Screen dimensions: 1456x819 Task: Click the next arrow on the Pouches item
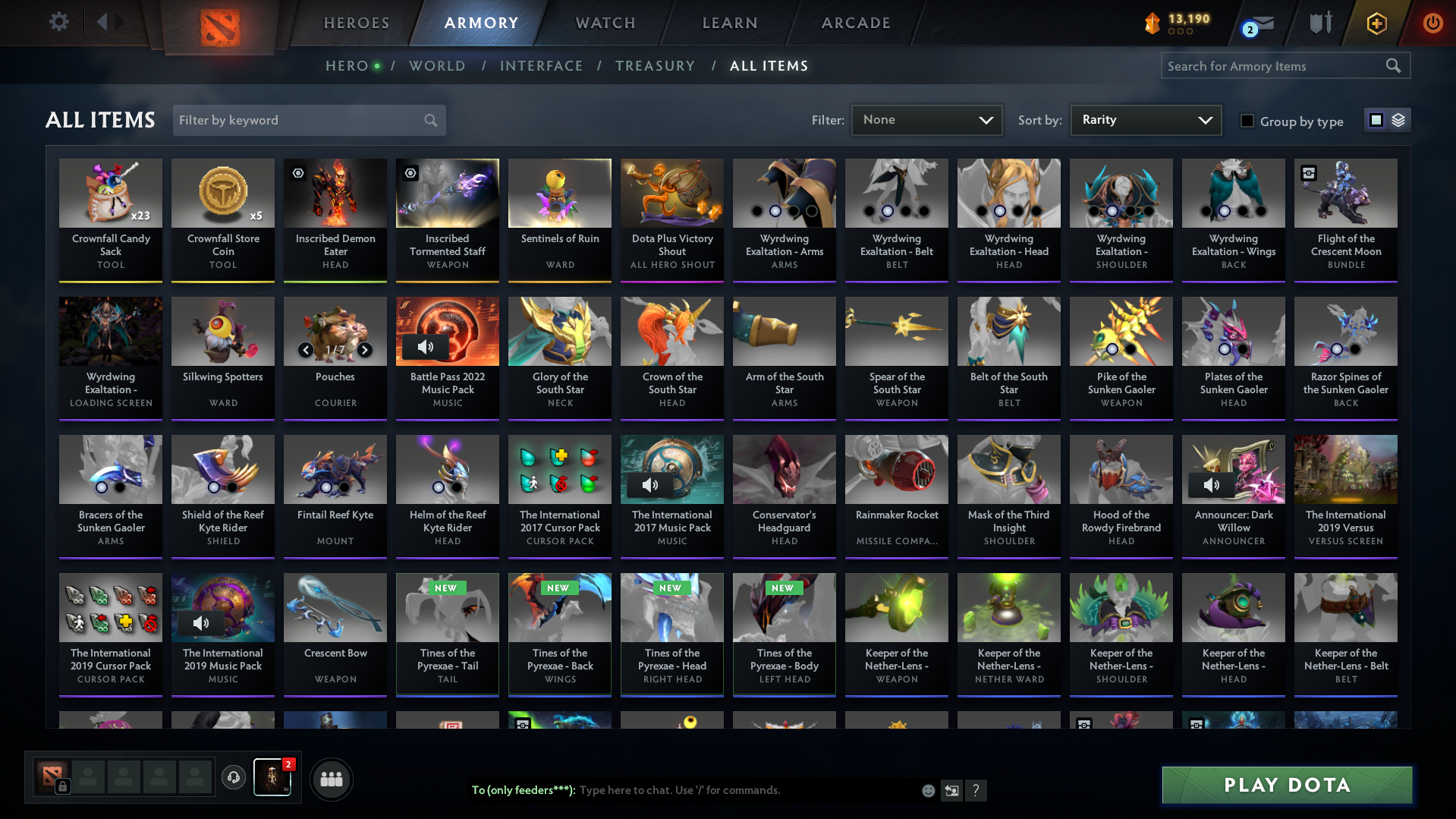pos(364,350)
